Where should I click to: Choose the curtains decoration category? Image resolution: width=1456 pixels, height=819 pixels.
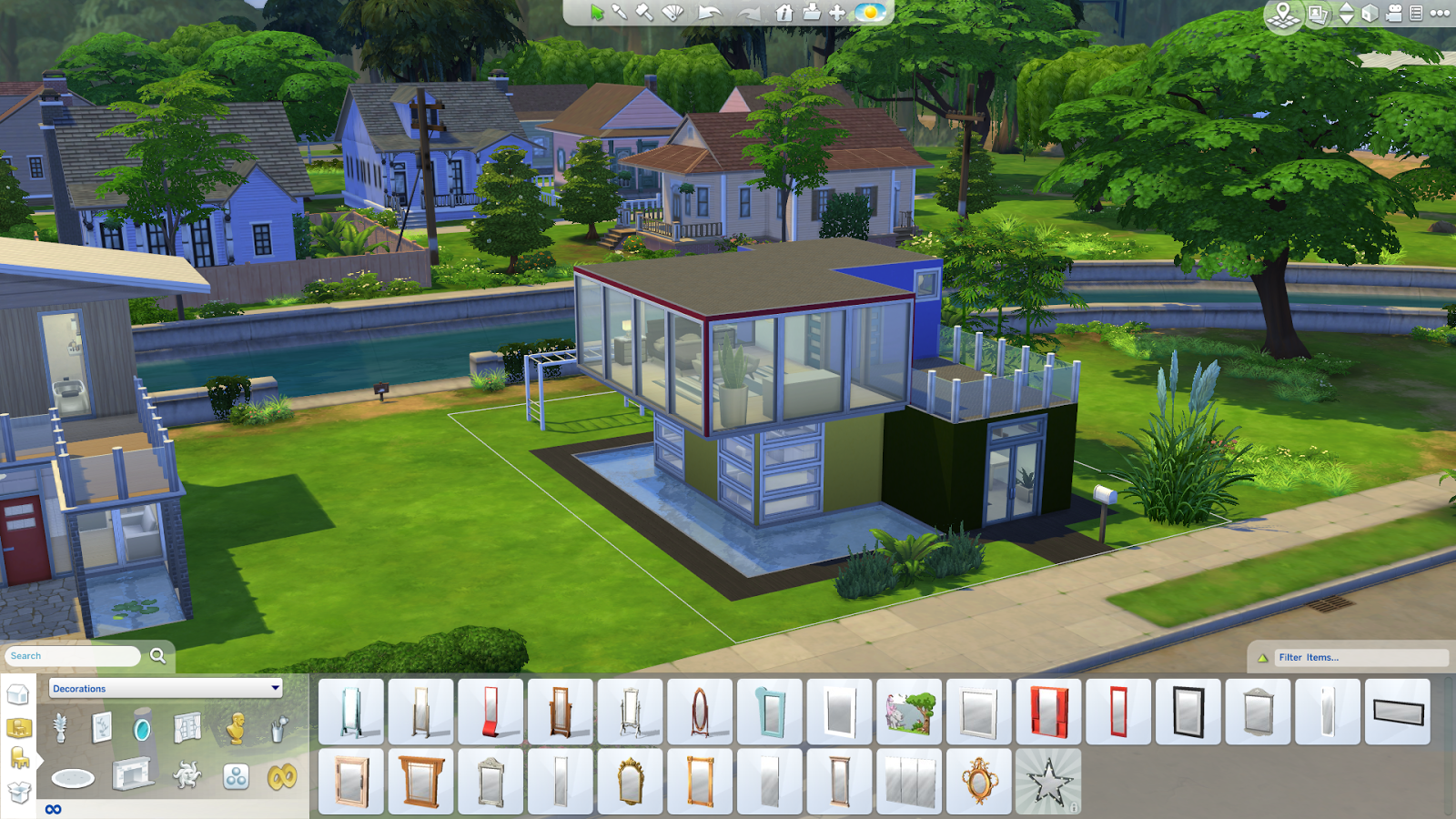click(188, 728)
